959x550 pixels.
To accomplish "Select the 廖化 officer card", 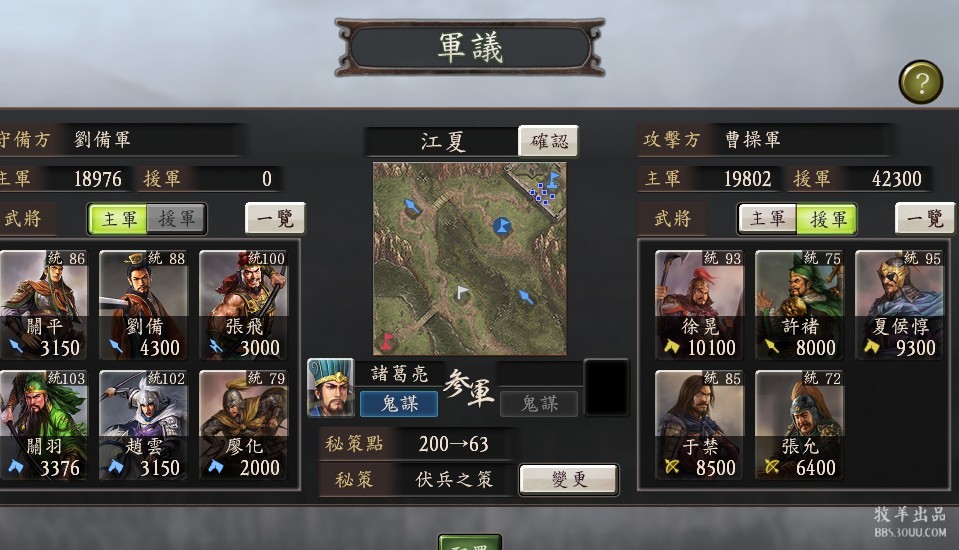I will coord(243,425).
